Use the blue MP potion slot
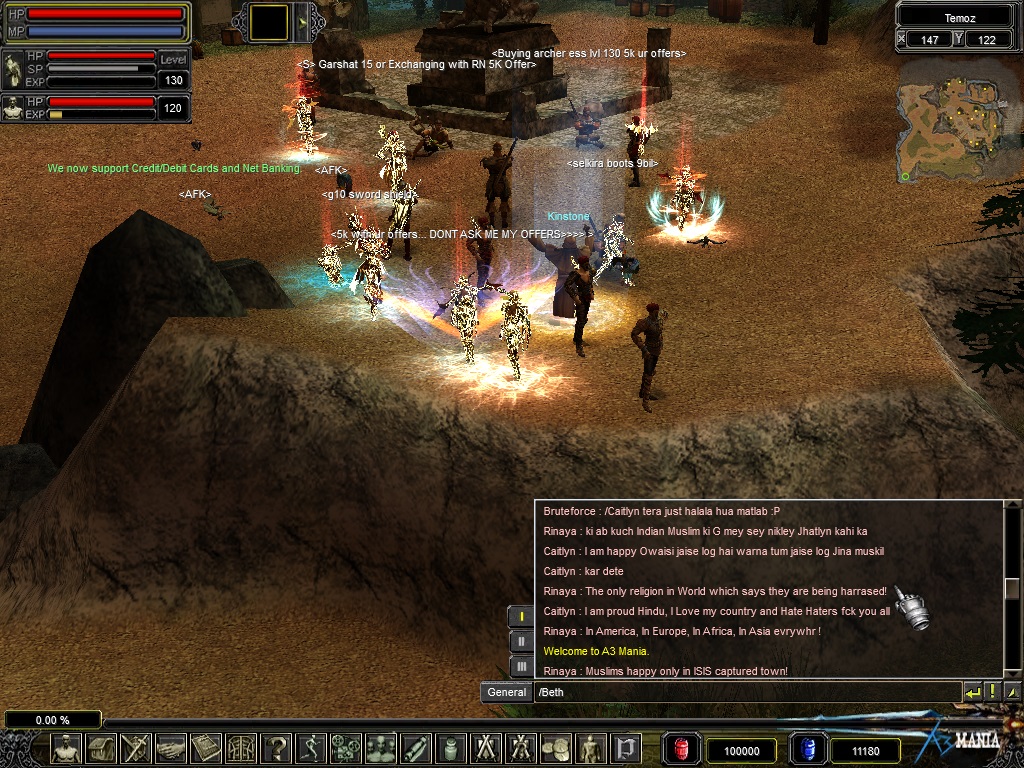Screen dimensions: 1024x768 [808, 749]
